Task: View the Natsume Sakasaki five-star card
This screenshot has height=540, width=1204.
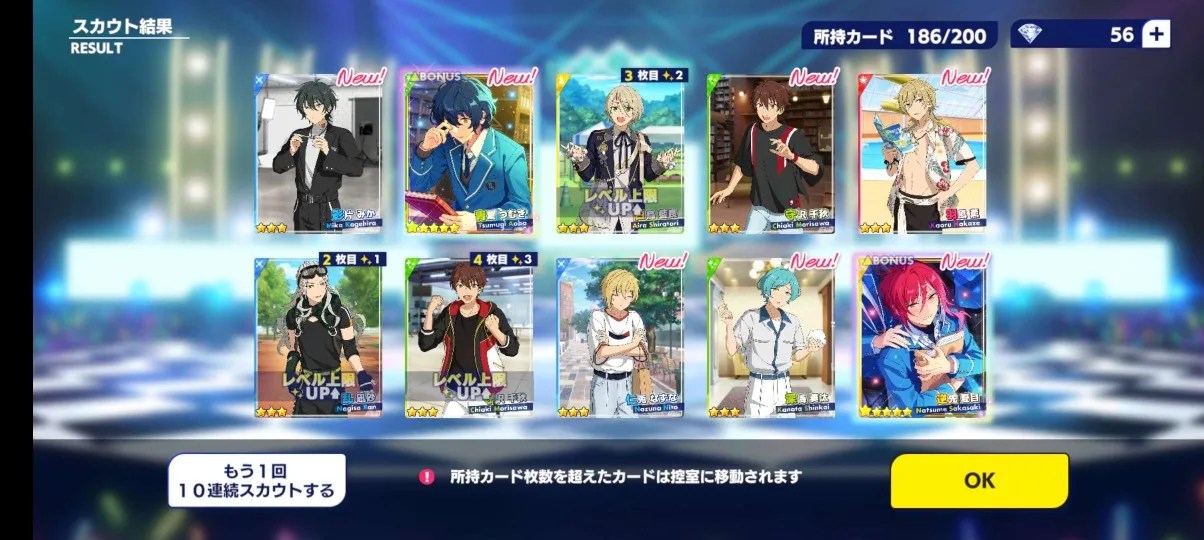Action: point(921,337)
